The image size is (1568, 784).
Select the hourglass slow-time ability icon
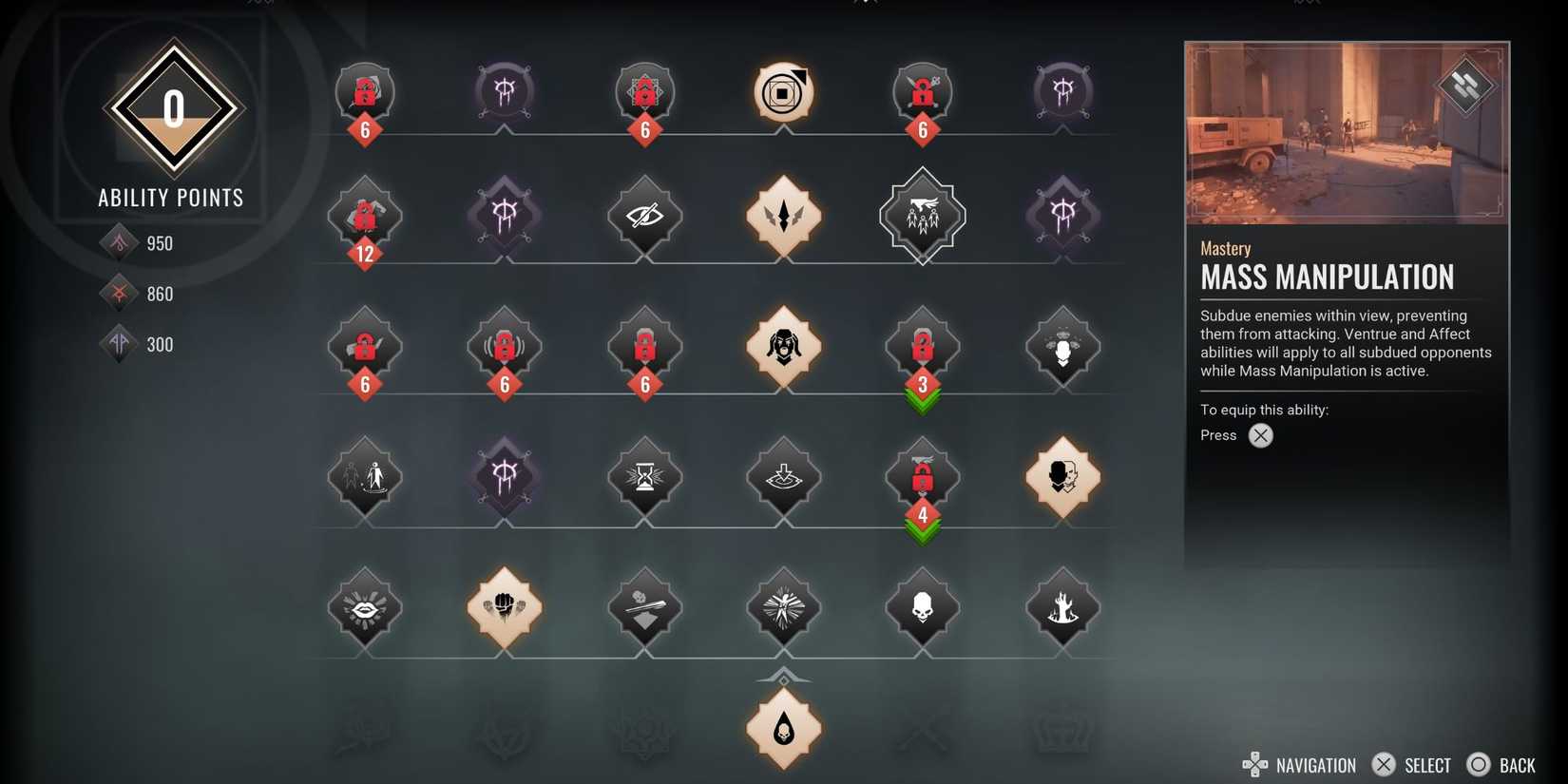point(644,479)
